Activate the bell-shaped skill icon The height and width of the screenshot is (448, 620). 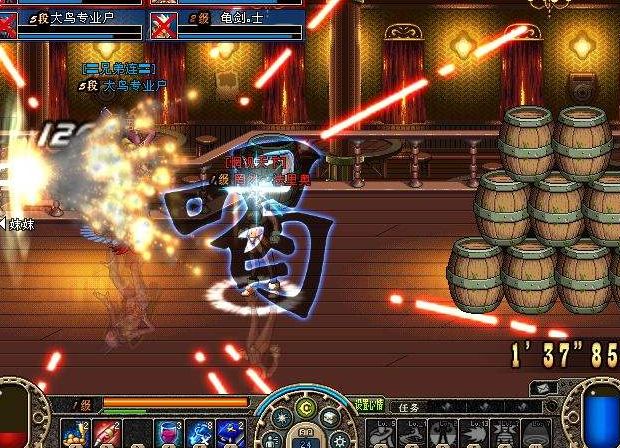[532, 434]
